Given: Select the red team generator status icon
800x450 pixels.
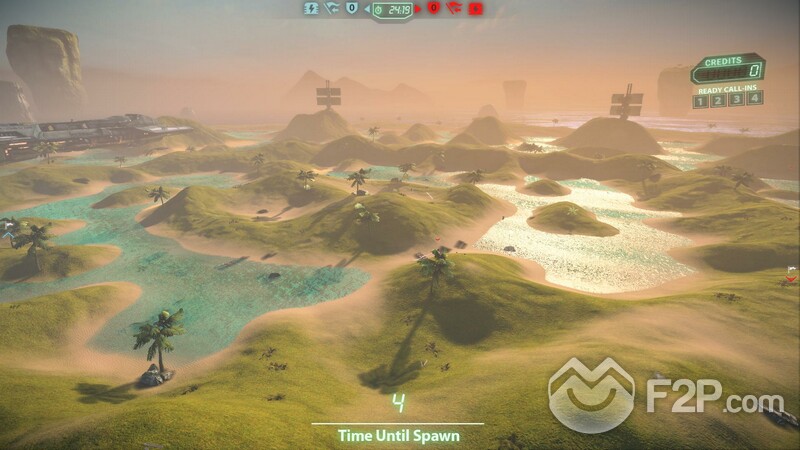Looking at the screenshot, I should coord(476,8).
